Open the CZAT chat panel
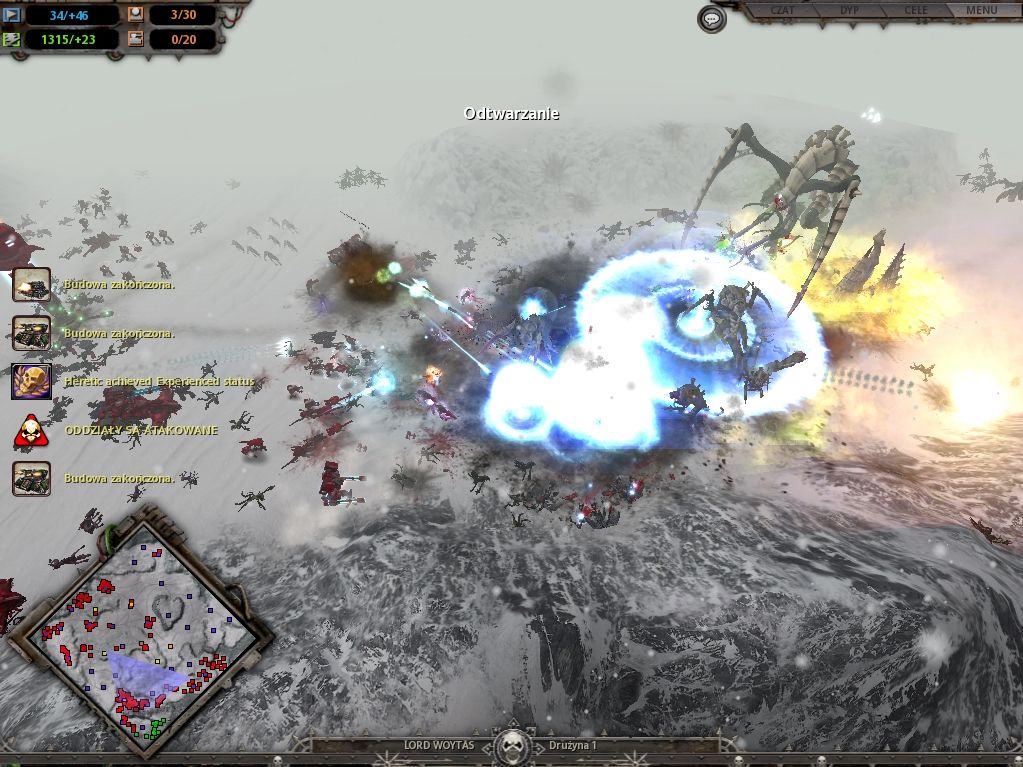 pyautogui.click(x=782, y=11)
